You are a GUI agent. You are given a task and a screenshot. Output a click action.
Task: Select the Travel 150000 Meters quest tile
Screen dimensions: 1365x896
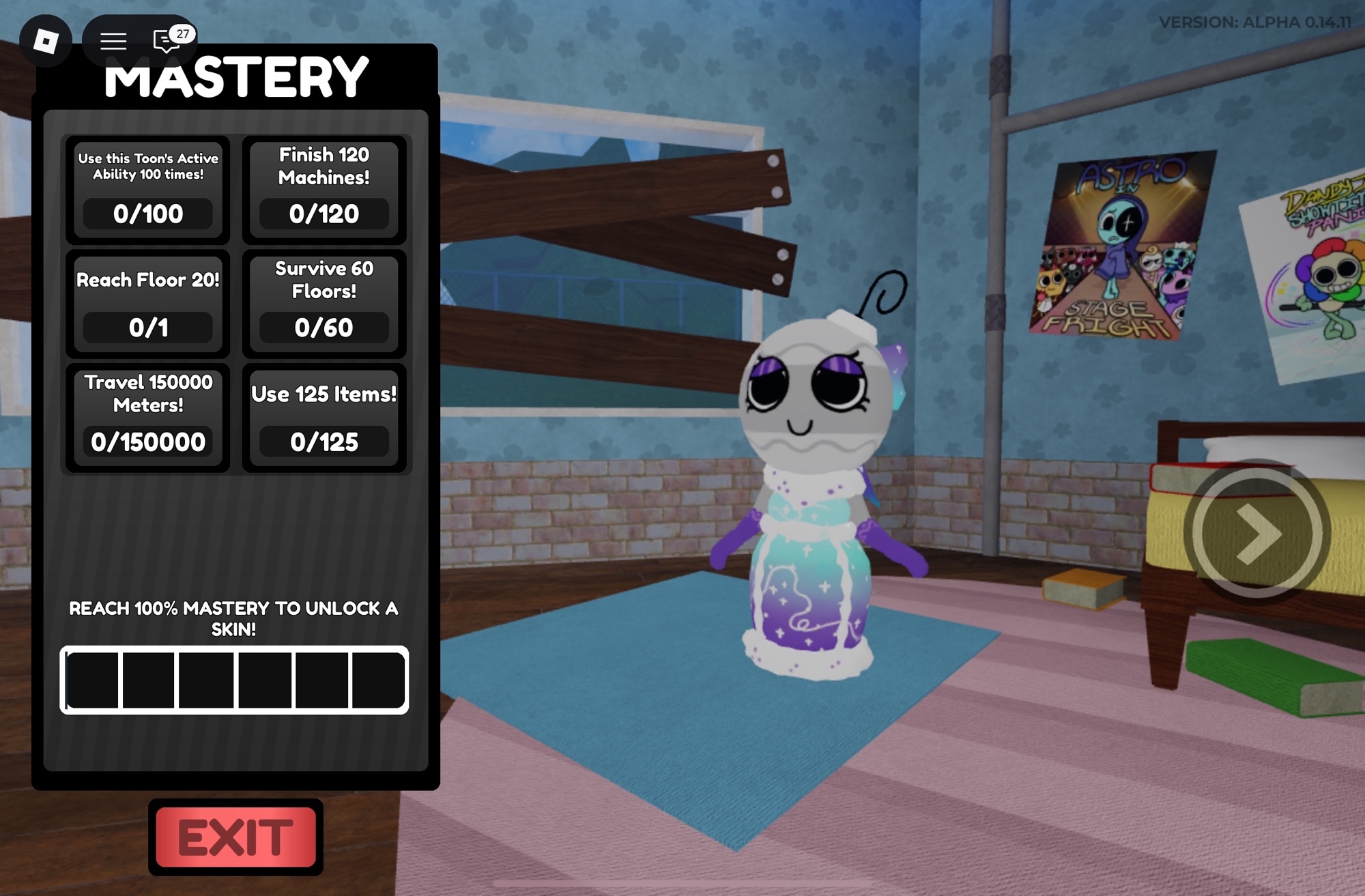coord(148,418)
